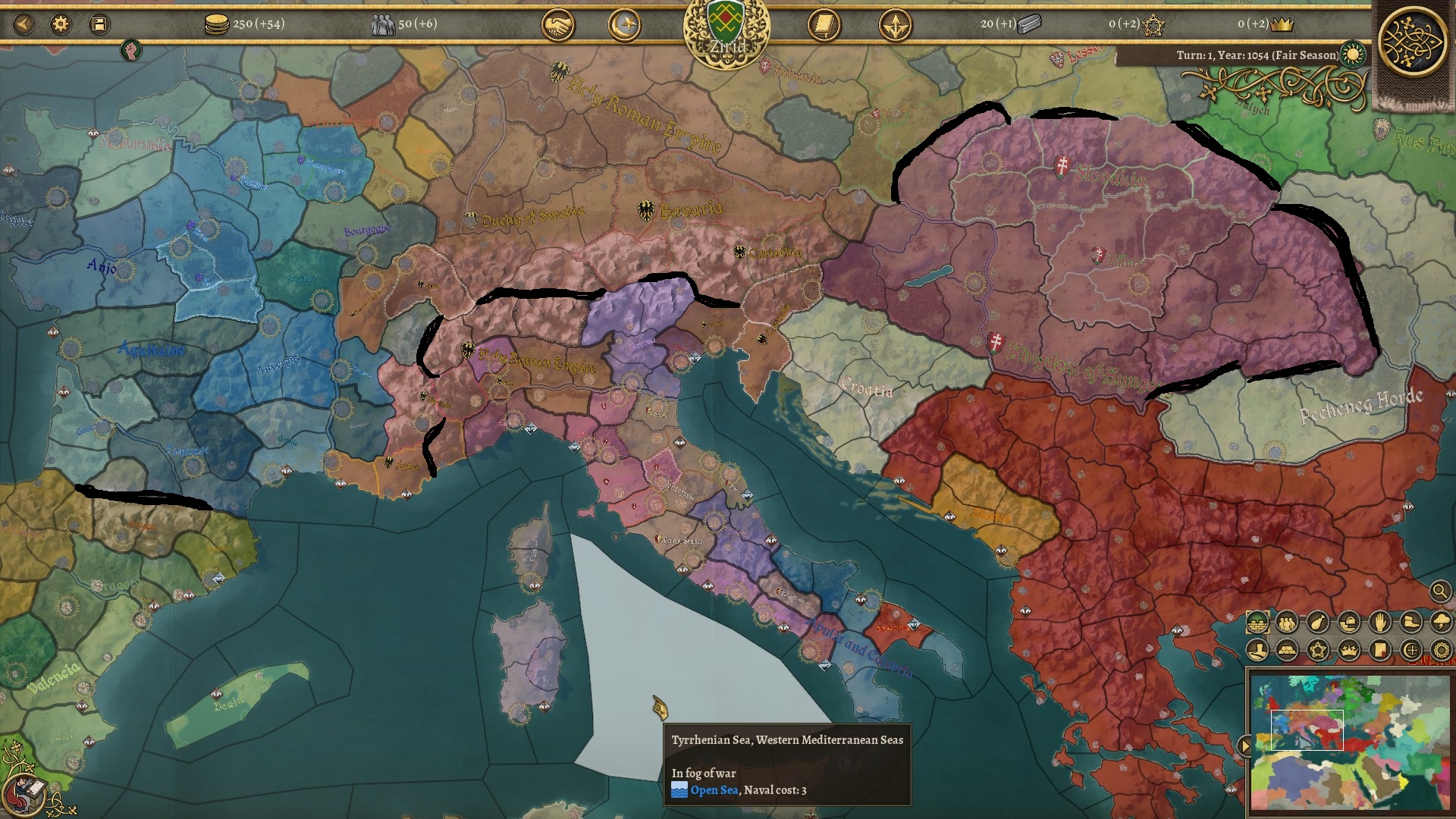Toggle the weather overlay with the storm cloud icon
Image resolution: width=1456 pixels, height=819 pixels.
pyautogui.click(x=1441, y=623)
